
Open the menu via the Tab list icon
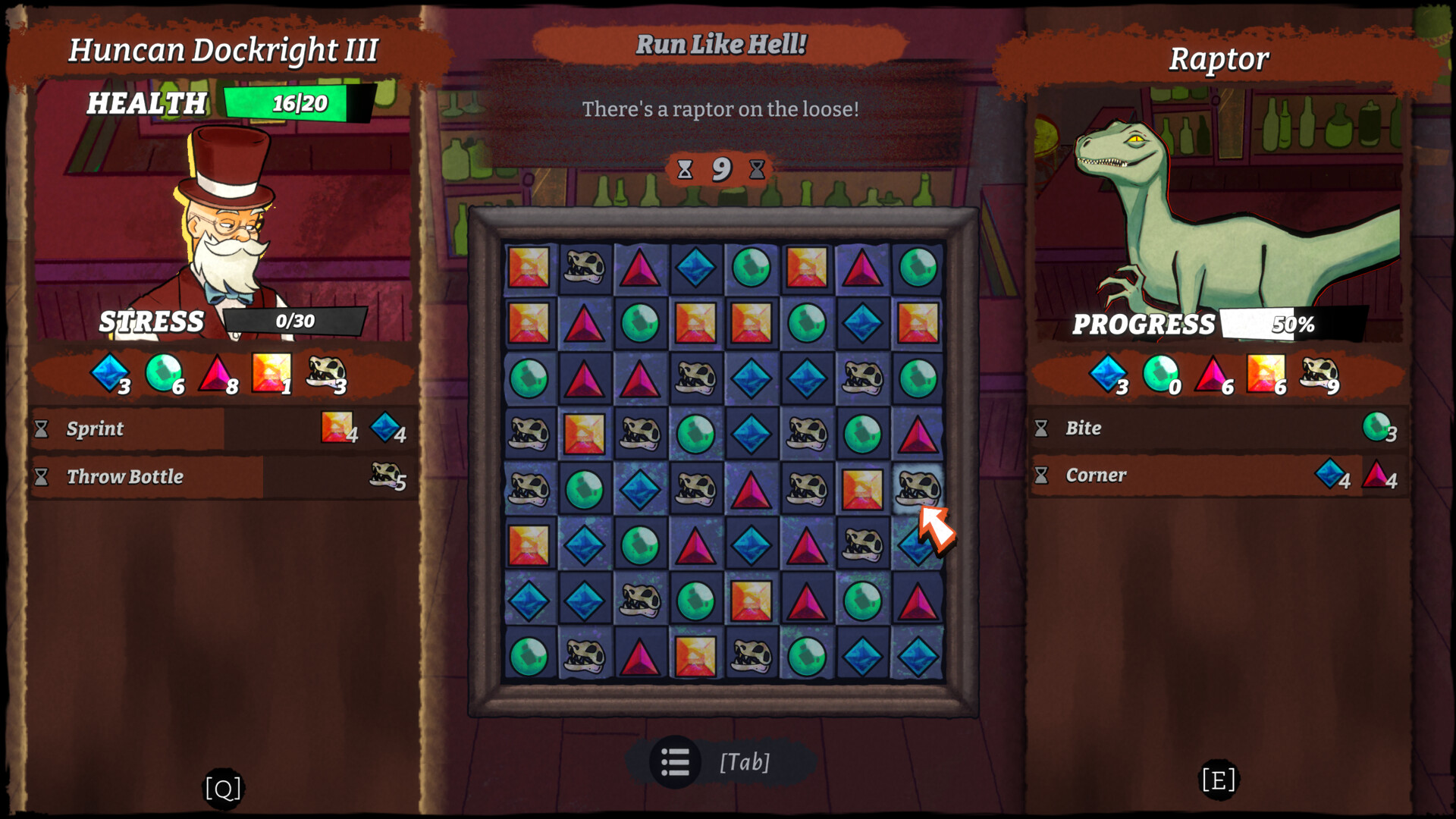pyautogui.click(x=675, y=763)
